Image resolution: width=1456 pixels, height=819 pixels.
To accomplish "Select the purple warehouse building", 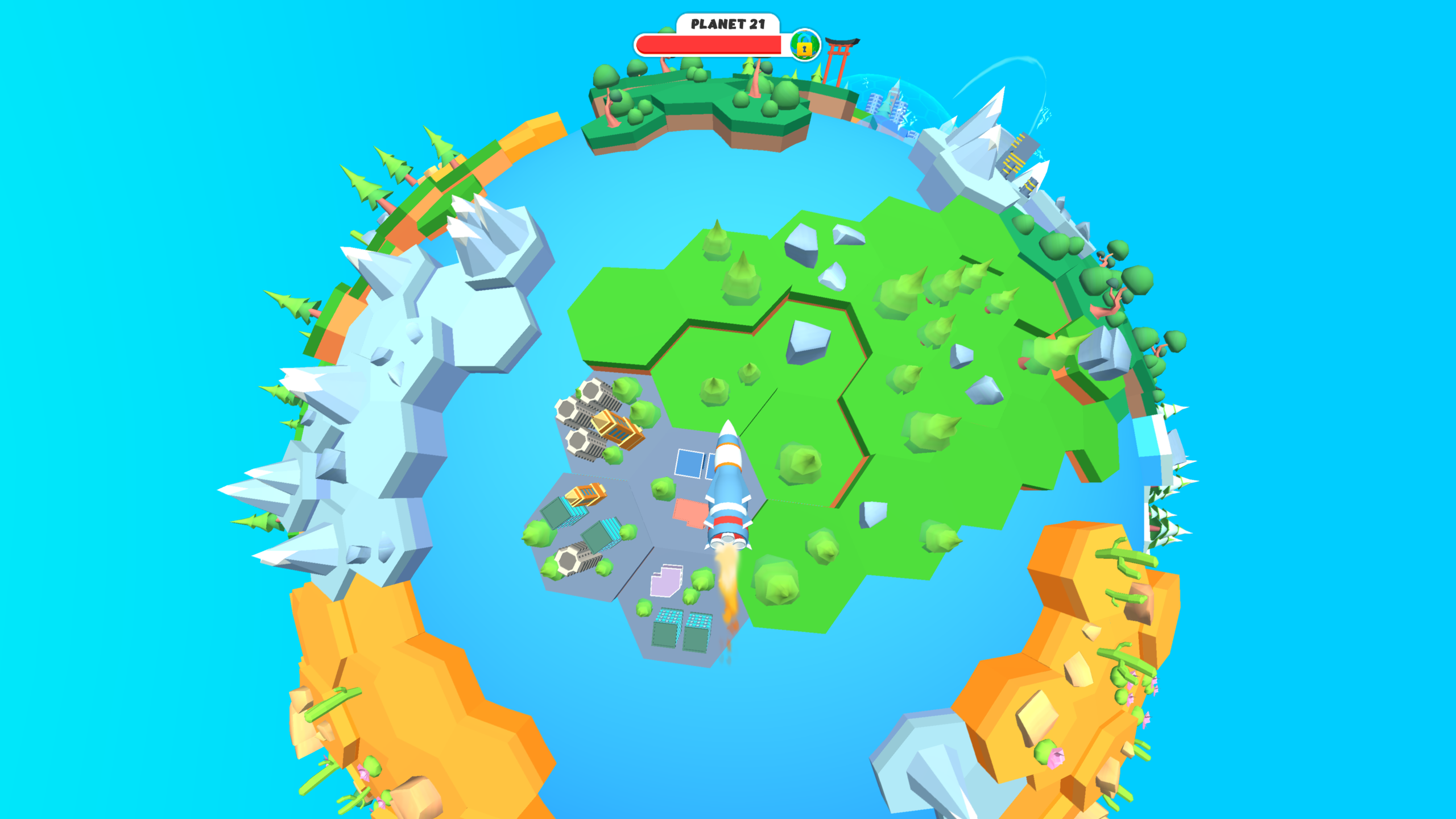I will point(667,582).
